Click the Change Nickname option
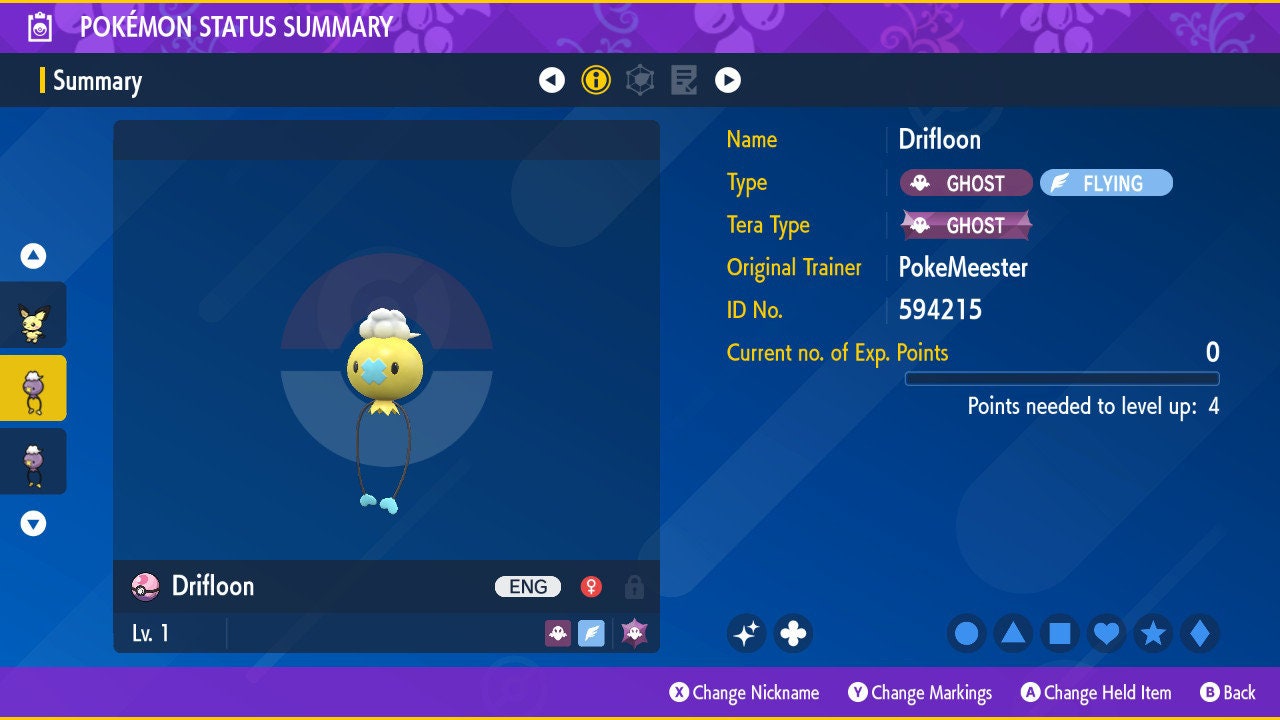The image size is (1280, 720). pyautogui.click(x=744, y=693)
